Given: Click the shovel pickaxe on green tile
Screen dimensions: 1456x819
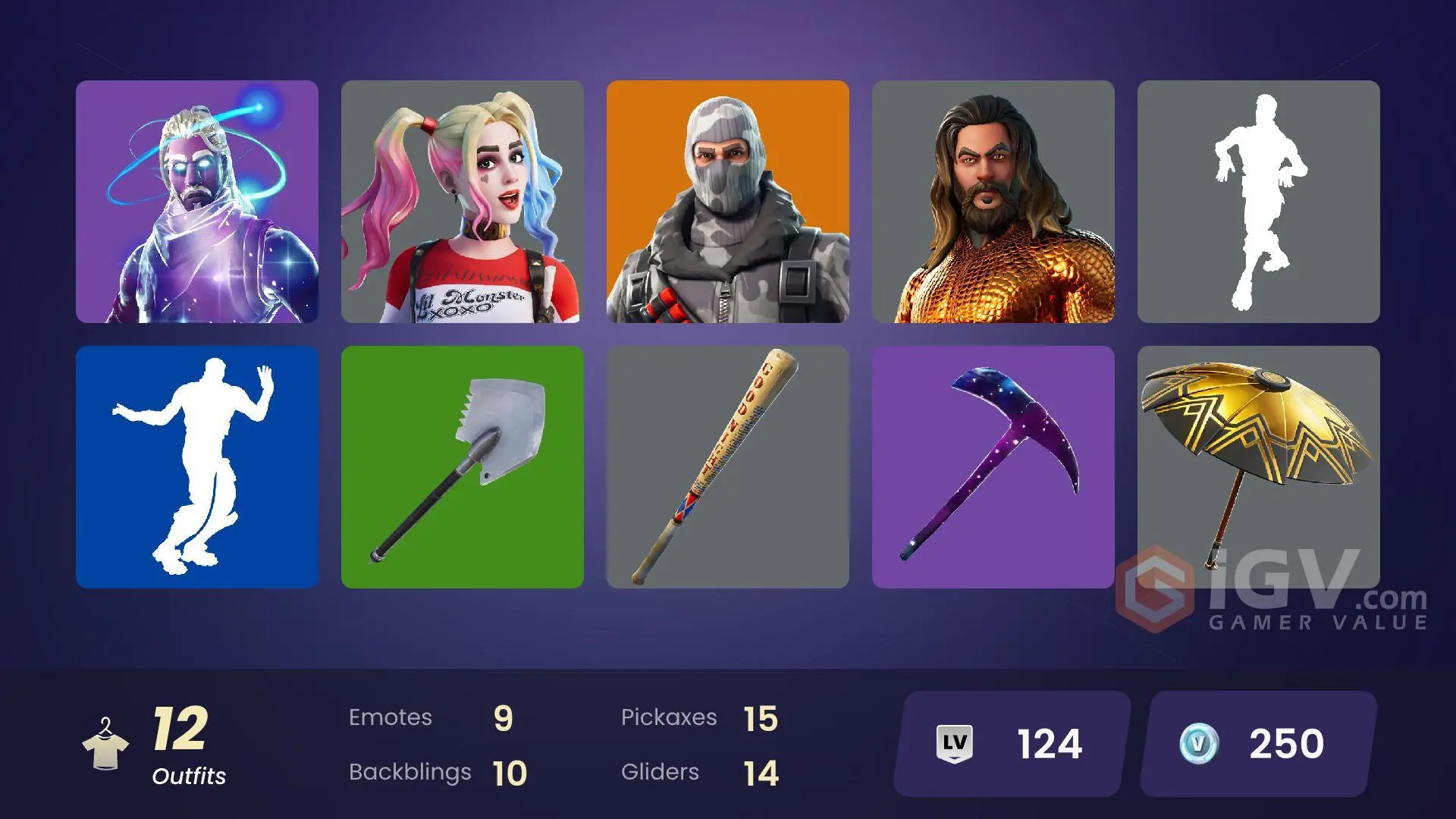Looking at the screenshot, I should click(463, 466).
